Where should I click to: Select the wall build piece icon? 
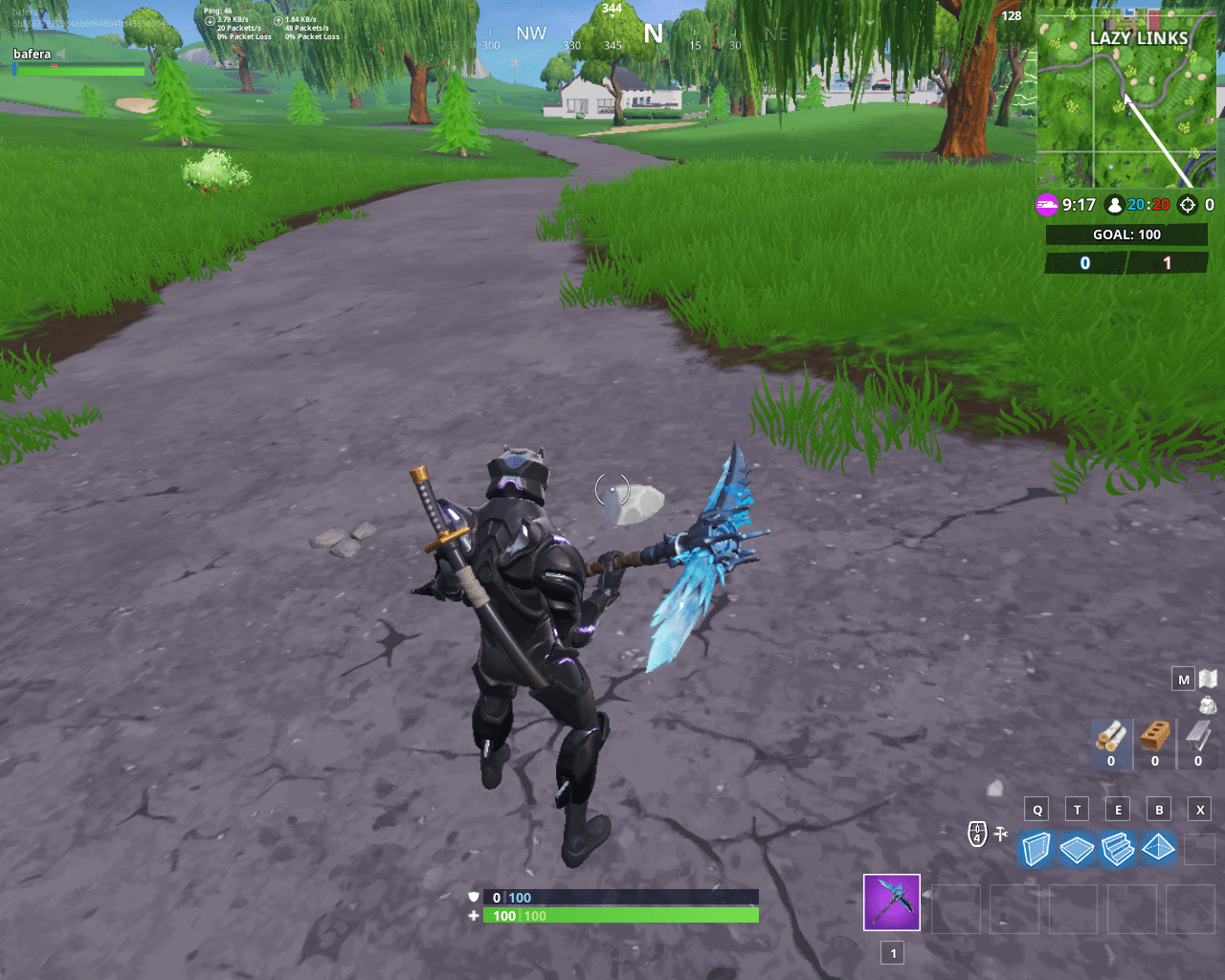point(1036,849)
